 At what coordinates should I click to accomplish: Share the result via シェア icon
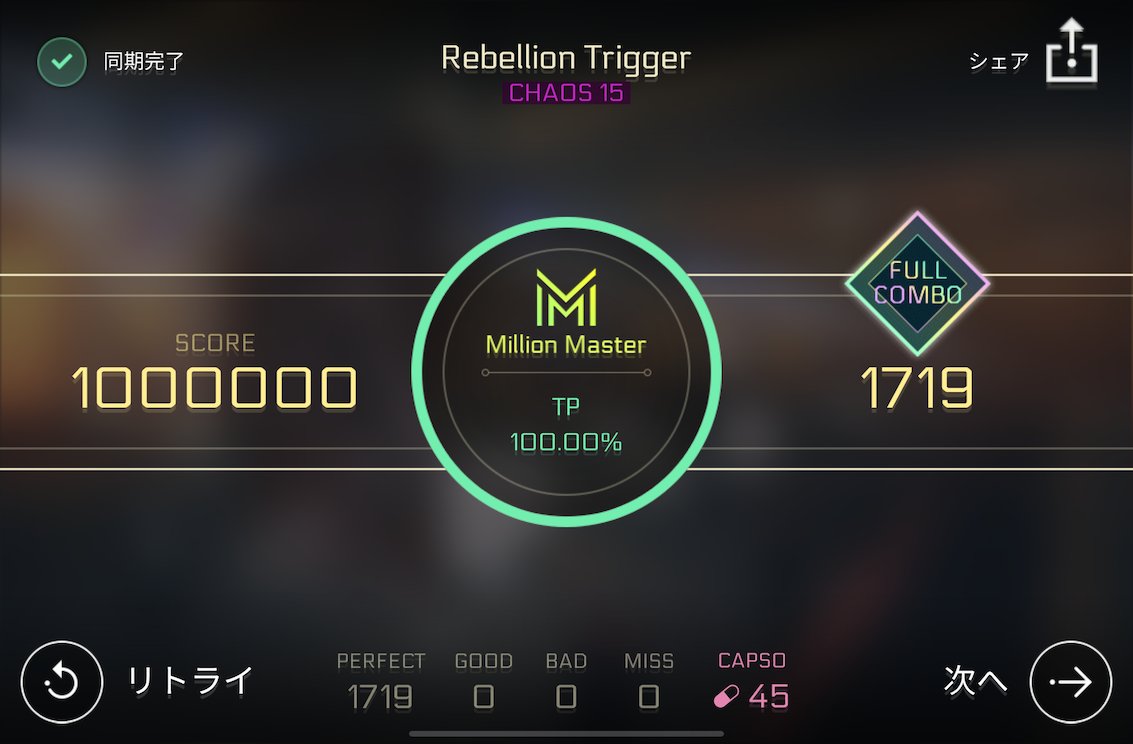pyautogui.click(x=1071, y=53)
